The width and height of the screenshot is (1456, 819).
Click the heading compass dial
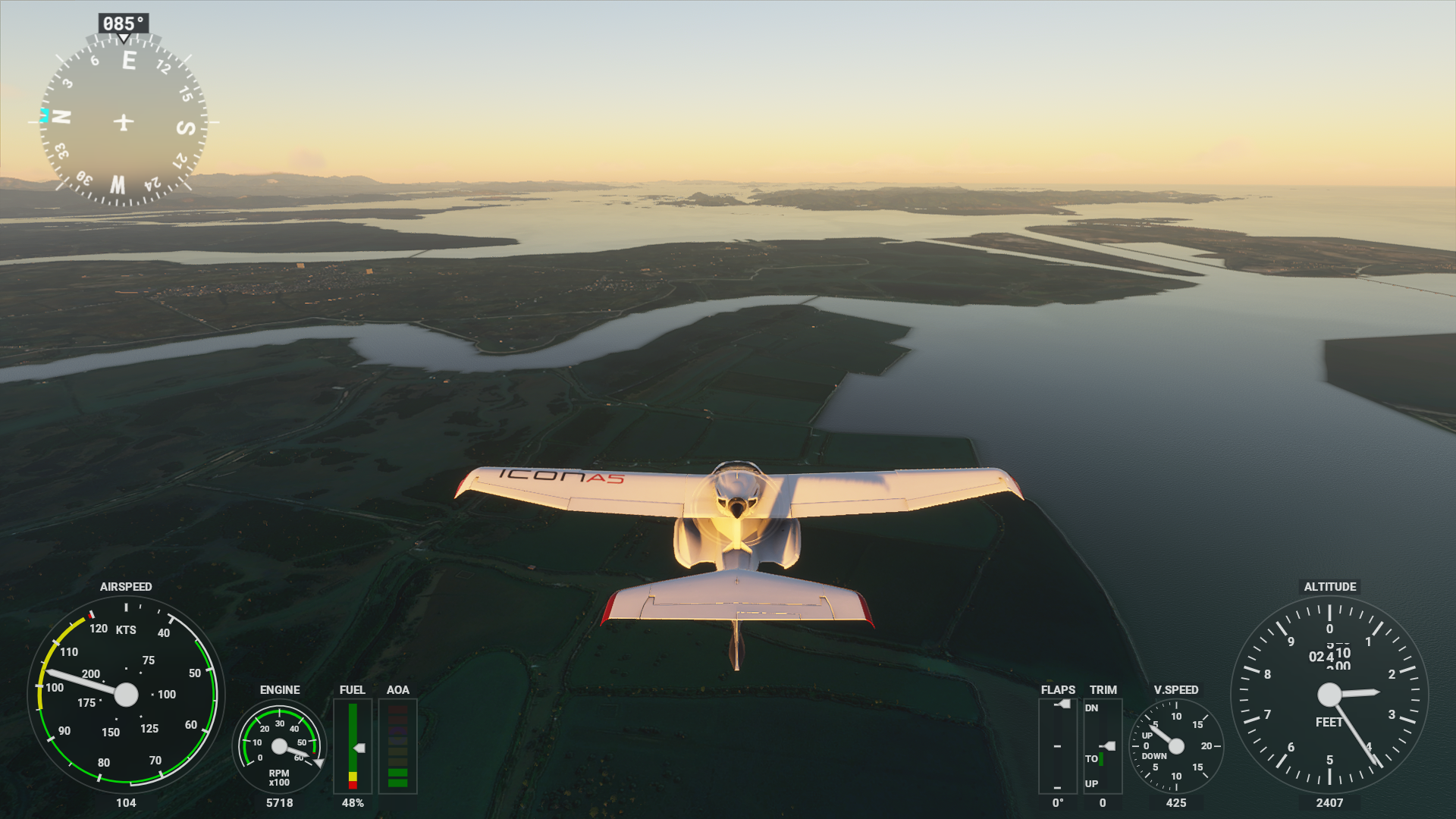click(x=124, y=121)
